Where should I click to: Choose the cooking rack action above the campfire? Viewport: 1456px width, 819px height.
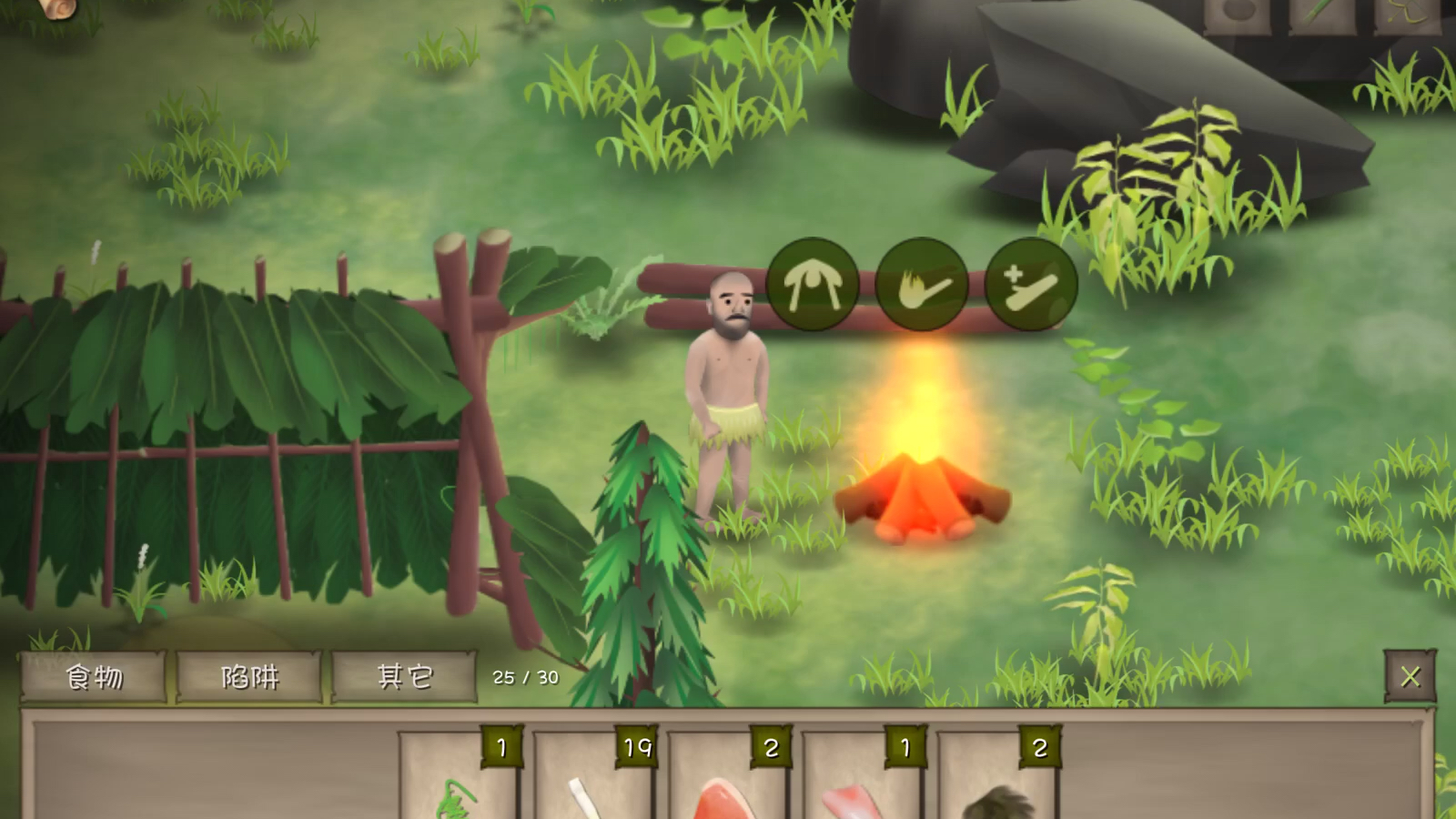(813, 285)
